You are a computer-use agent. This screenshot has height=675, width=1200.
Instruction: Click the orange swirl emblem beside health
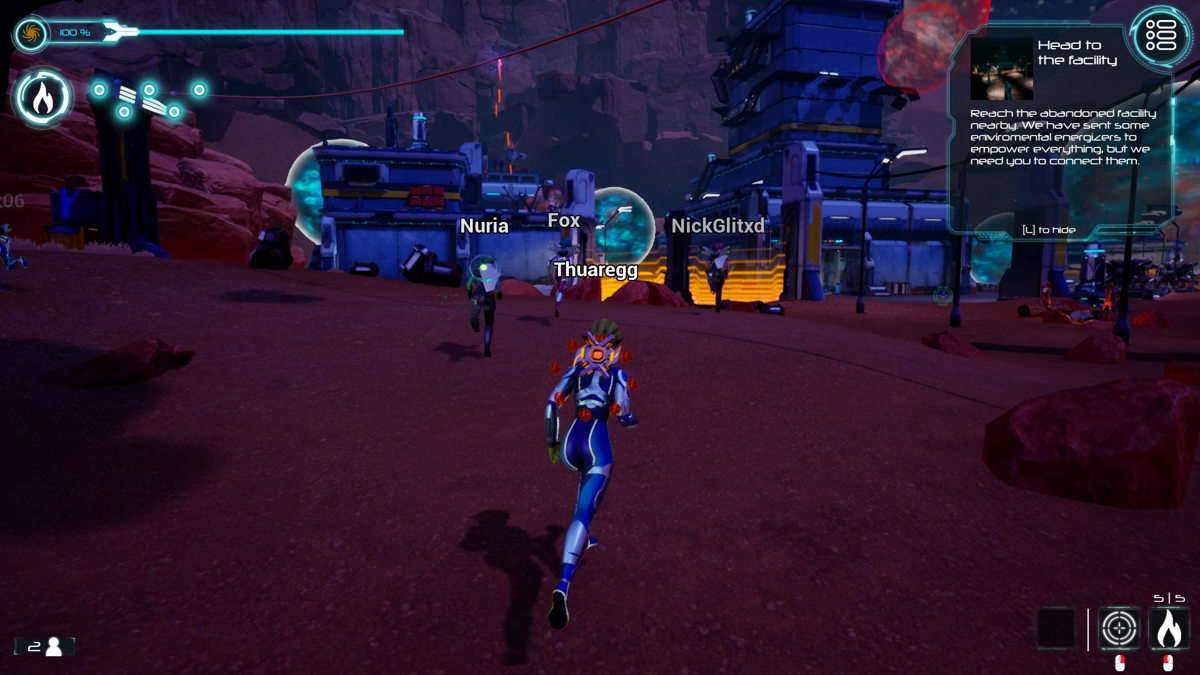(30, 35)
